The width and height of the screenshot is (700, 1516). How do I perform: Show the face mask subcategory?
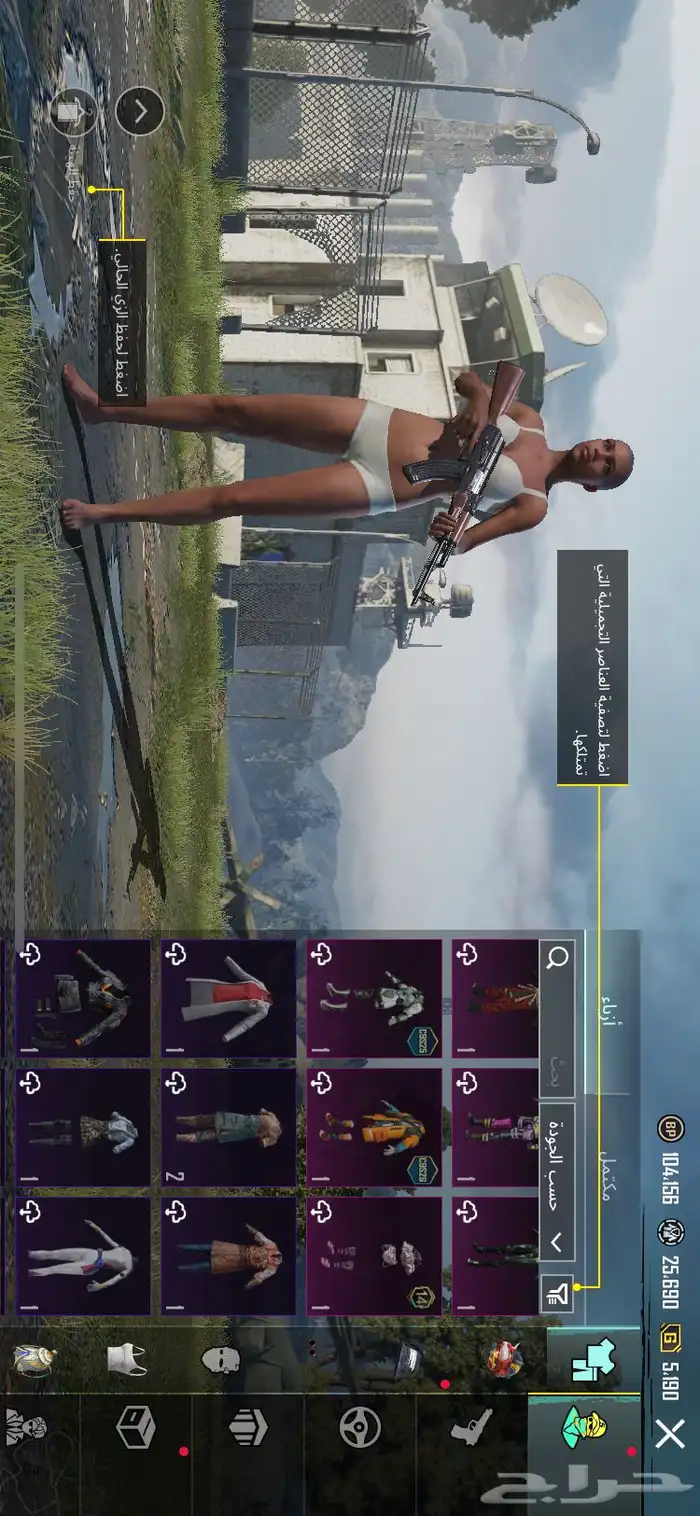(220, 1359)
